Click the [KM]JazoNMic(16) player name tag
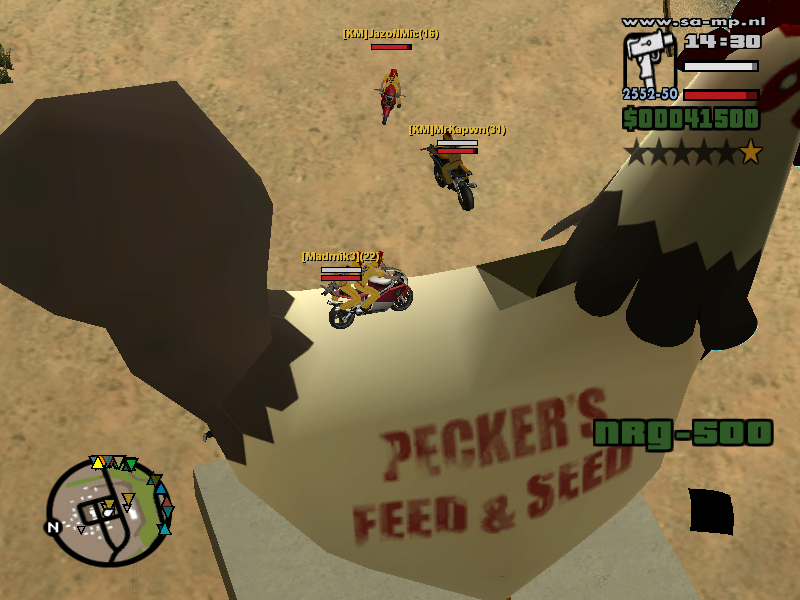Image resolution: width=800 pixels, height=600 pixels. [x=391, y=34]
